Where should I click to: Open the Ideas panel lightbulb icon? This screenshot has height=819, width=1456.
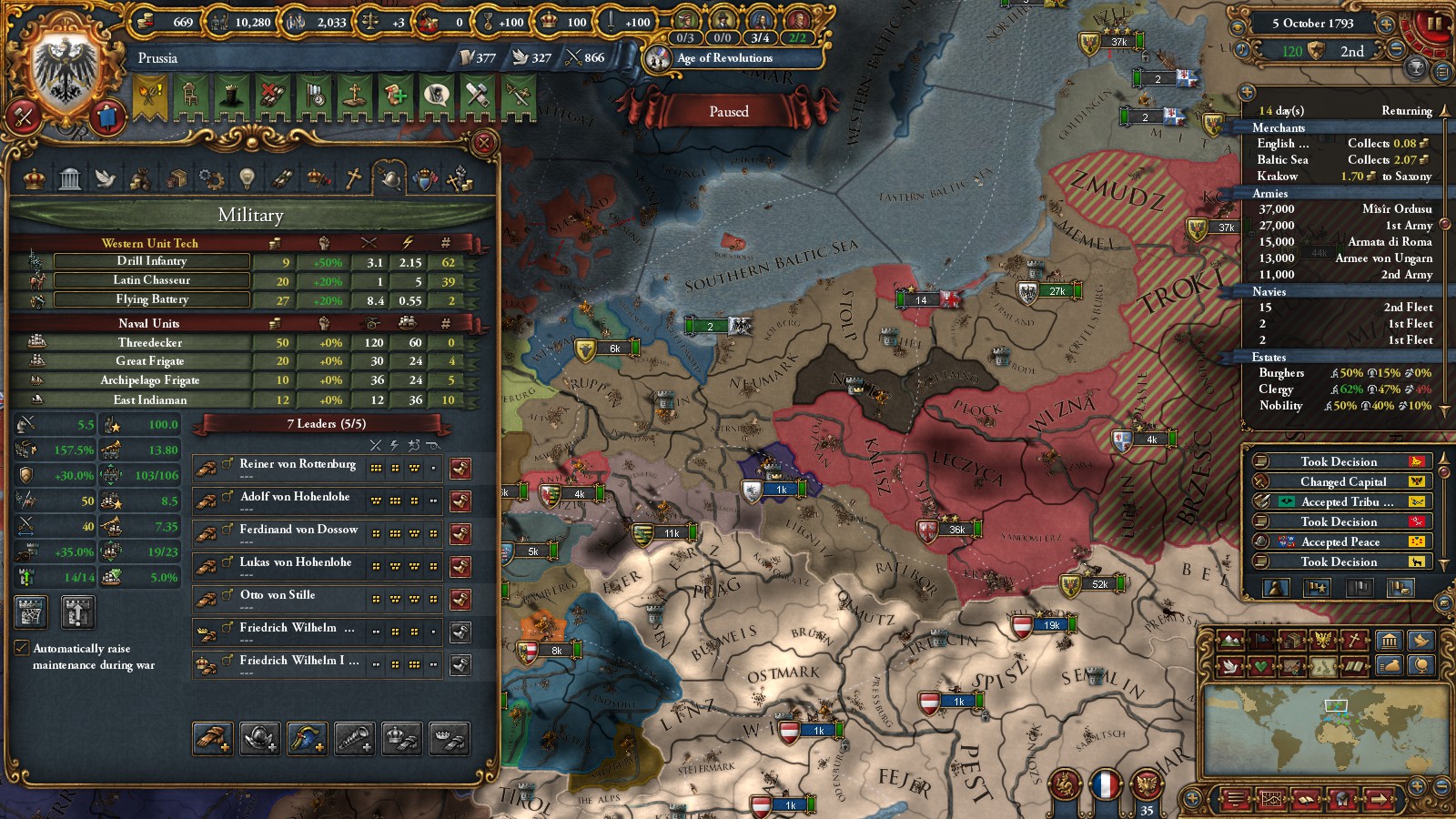248,178
